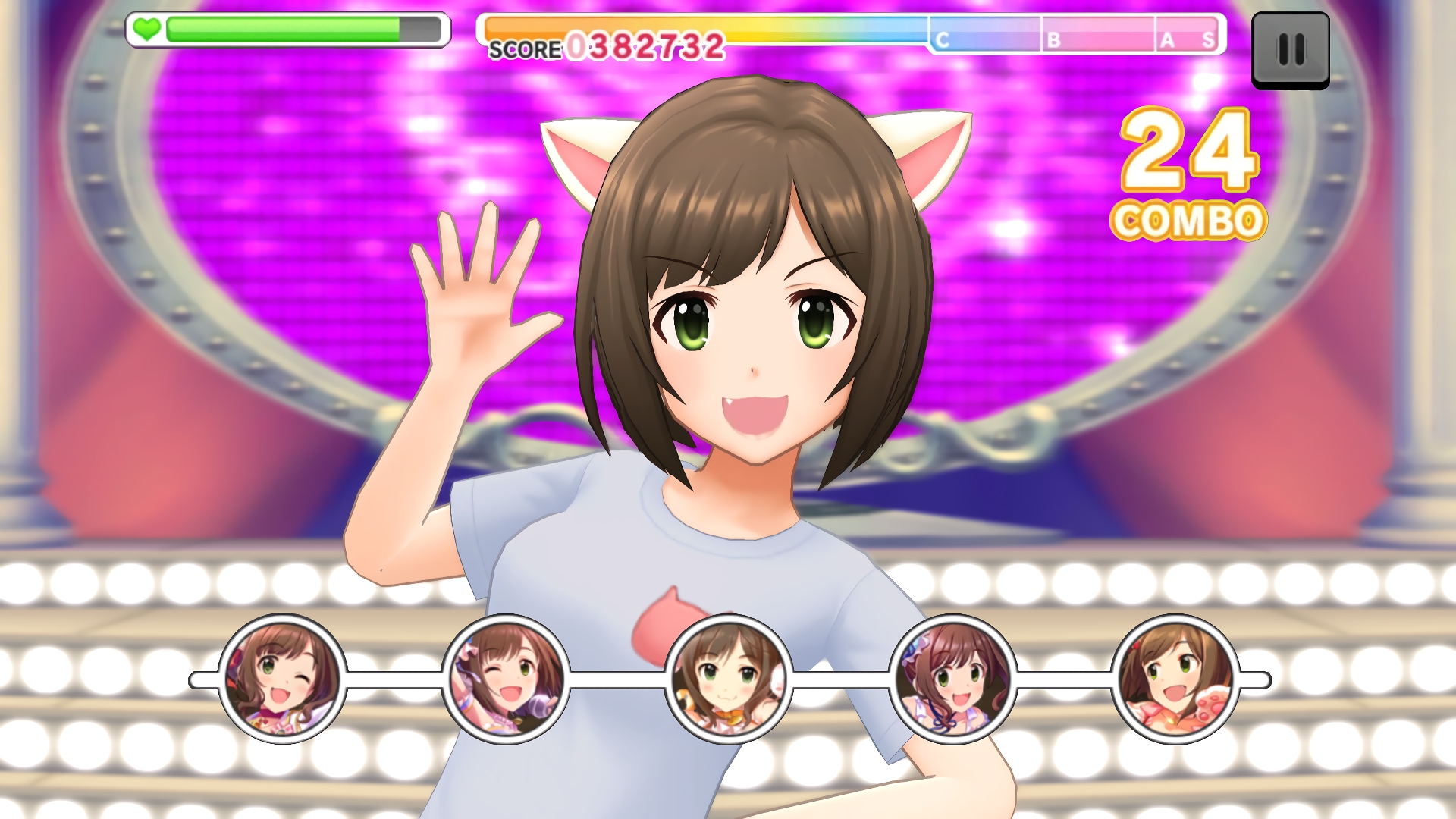The image size is (1456, 819).
Task: Tap the winking idol icon holding a microphone
Action: click(506, 679)
